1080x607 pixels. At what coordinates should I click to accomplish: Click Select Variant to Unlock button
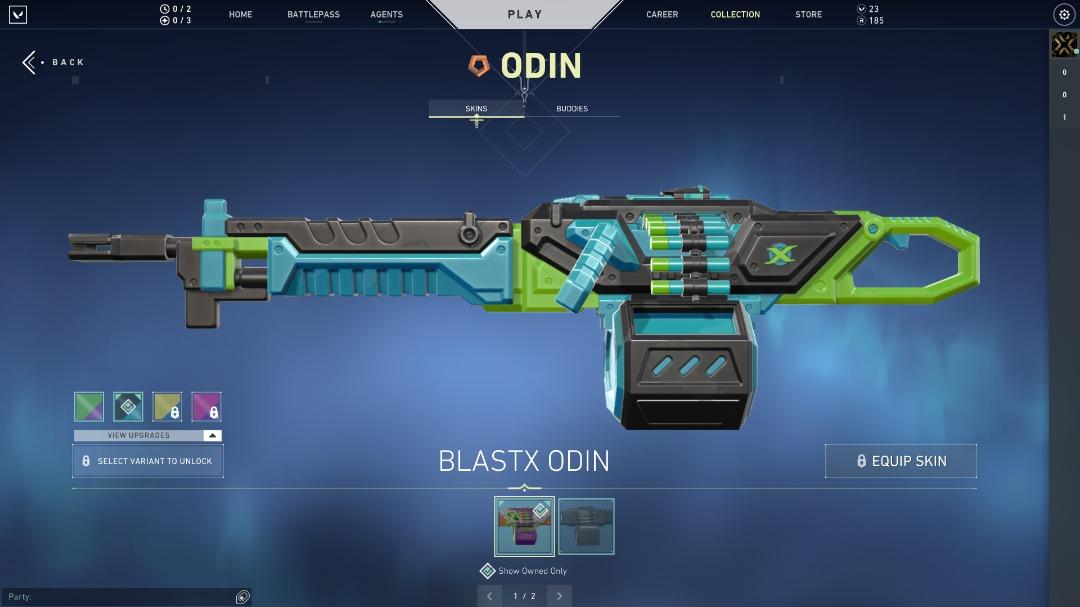[x=147, y=461]
